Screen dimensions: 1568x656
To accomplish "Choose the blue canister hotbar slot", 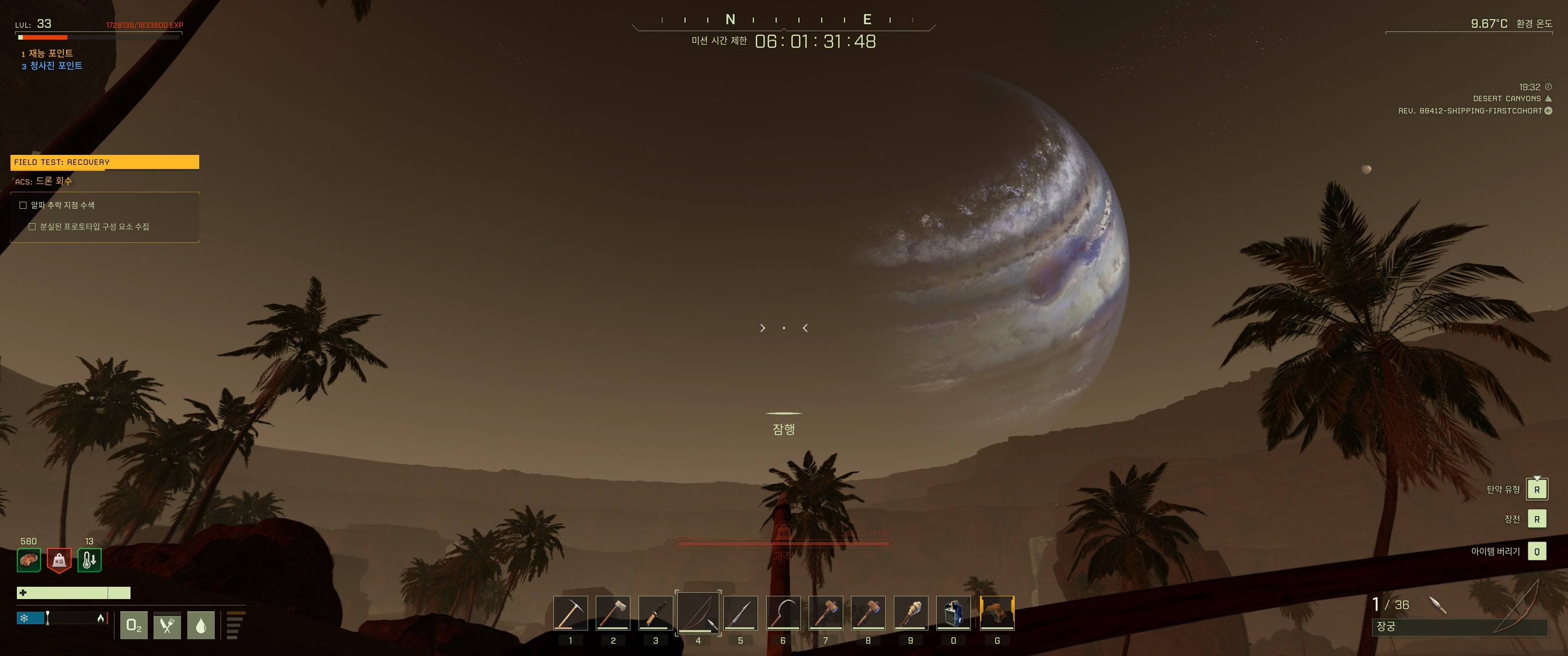I will (x=953, y=613).
